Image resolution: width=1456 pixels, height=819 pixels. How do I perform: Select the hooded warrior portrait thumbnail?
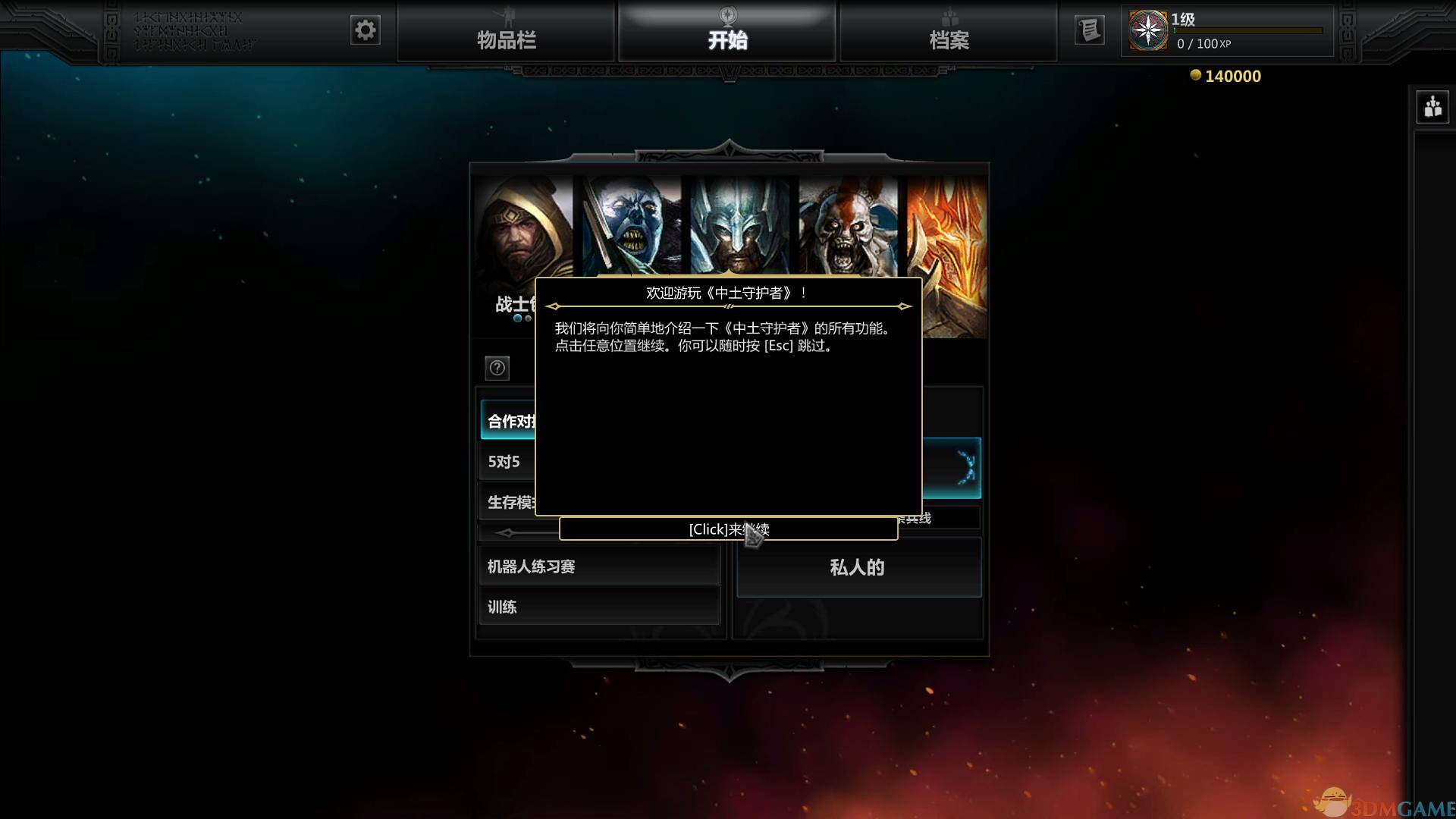click(x=520, y=227)
